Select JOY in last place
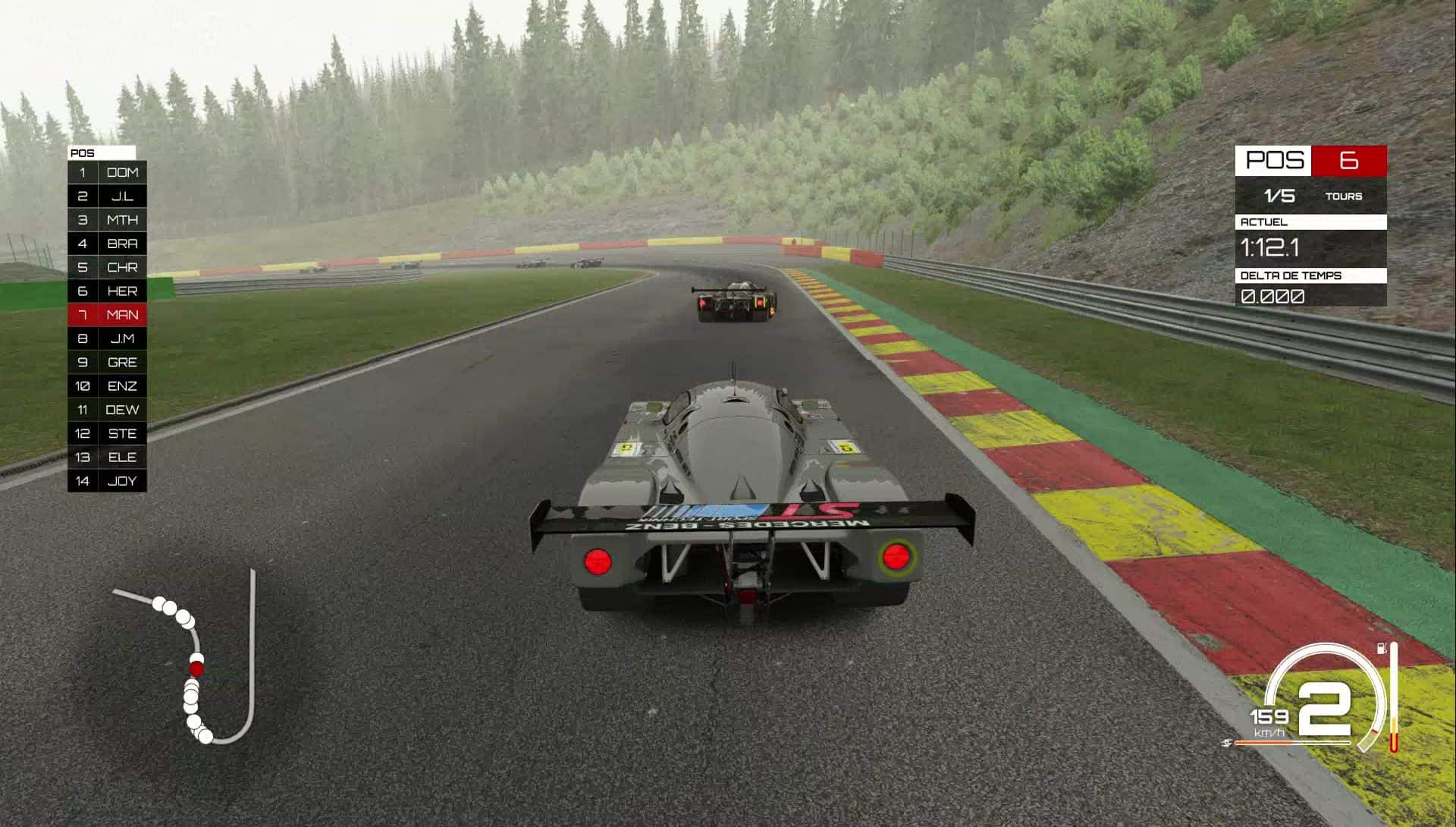The height and width of the screenshot is (827, 1456). tap(108, 481)
